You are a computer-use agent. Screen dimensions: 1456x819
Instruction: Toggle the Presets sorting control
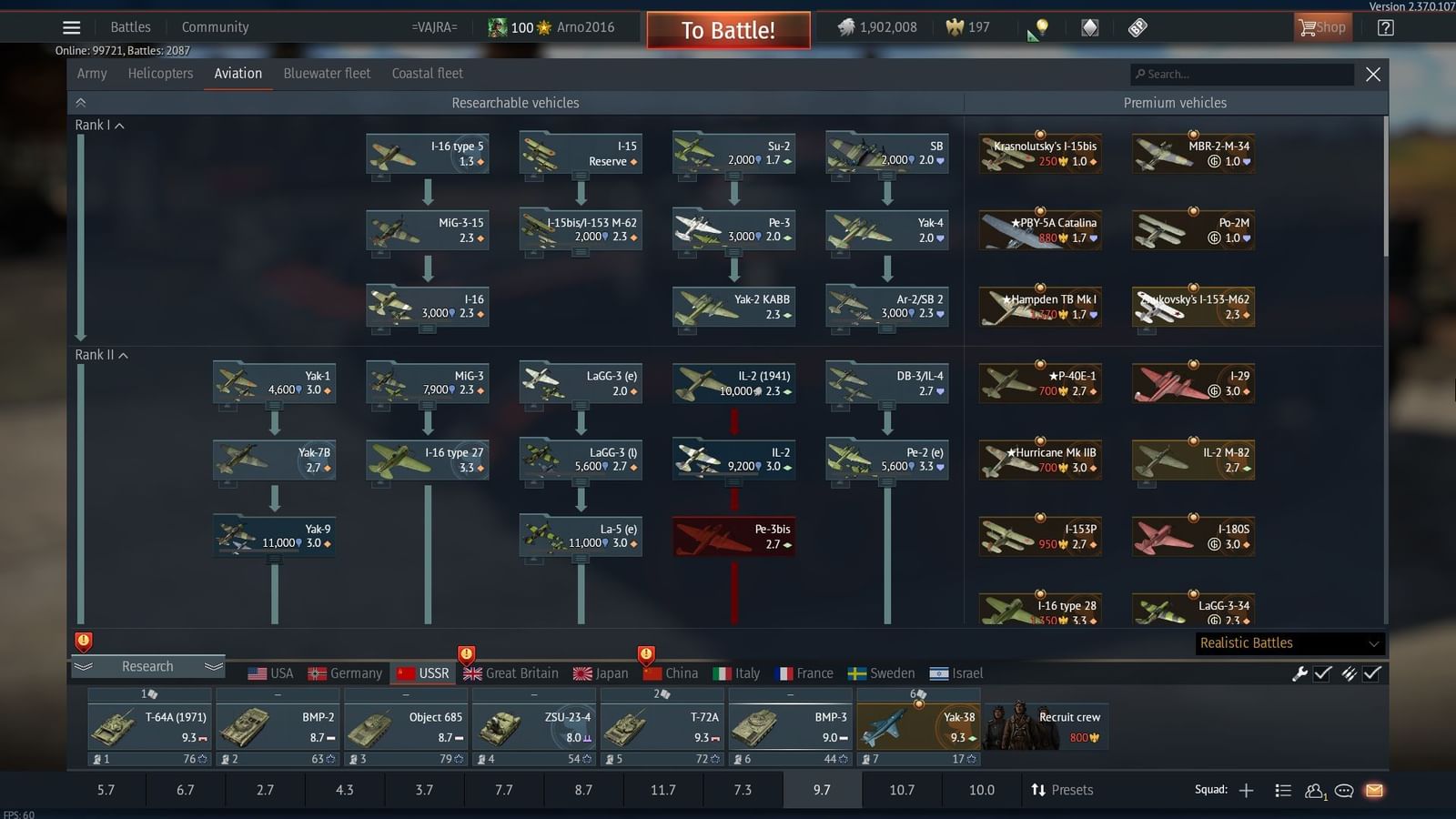click(x=1063, y=789)
